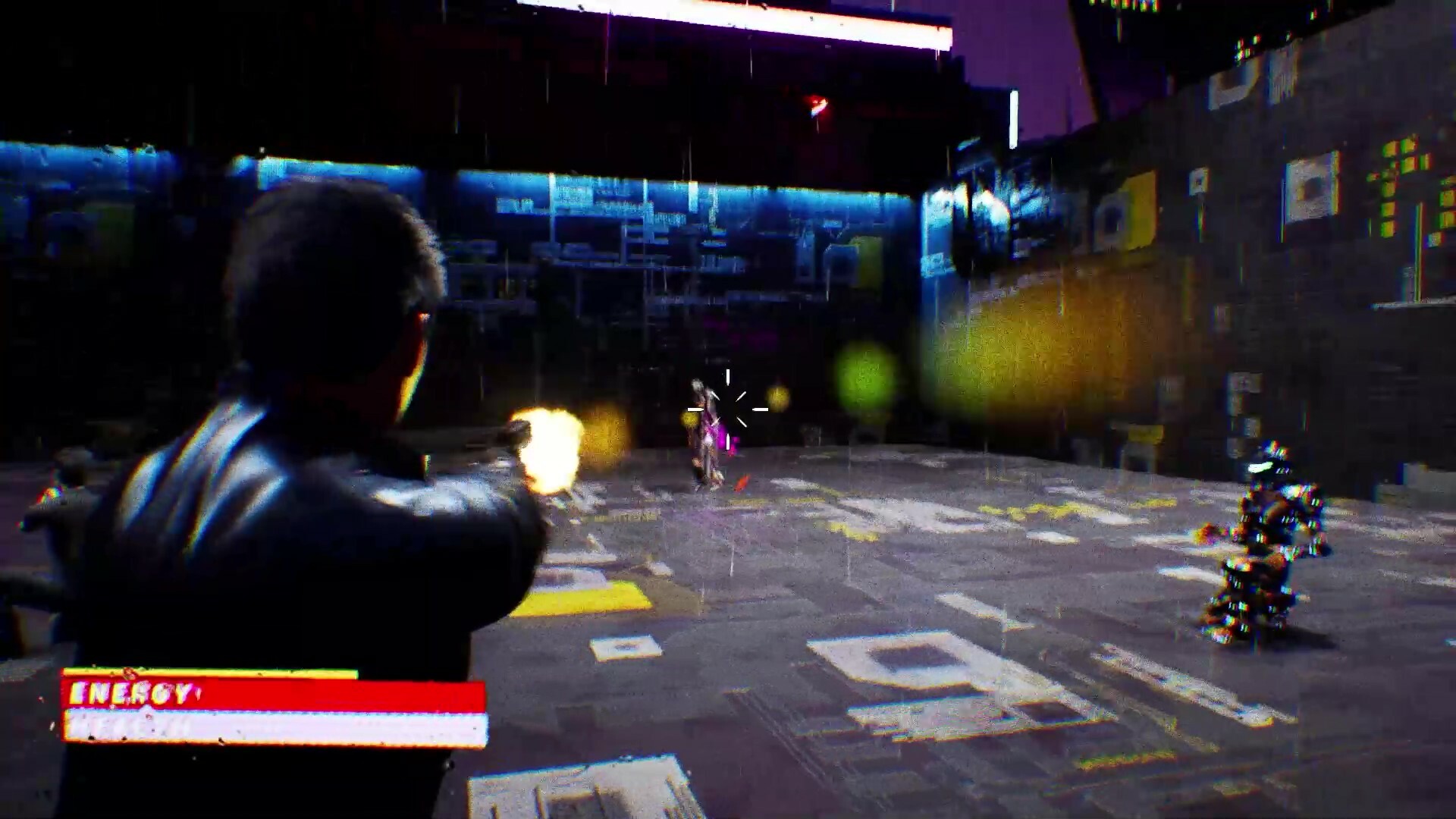Click the crosshair reticle at screen center
The width and height of the screenshot is (1456, 819).
[x=728, y=409]
